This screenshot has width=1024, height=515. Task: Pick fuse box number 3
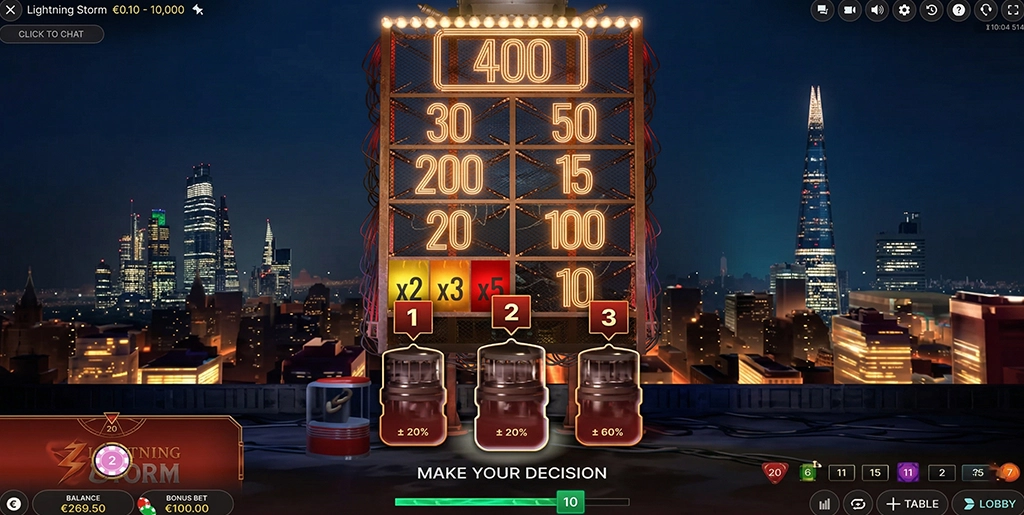coord(607,395)
